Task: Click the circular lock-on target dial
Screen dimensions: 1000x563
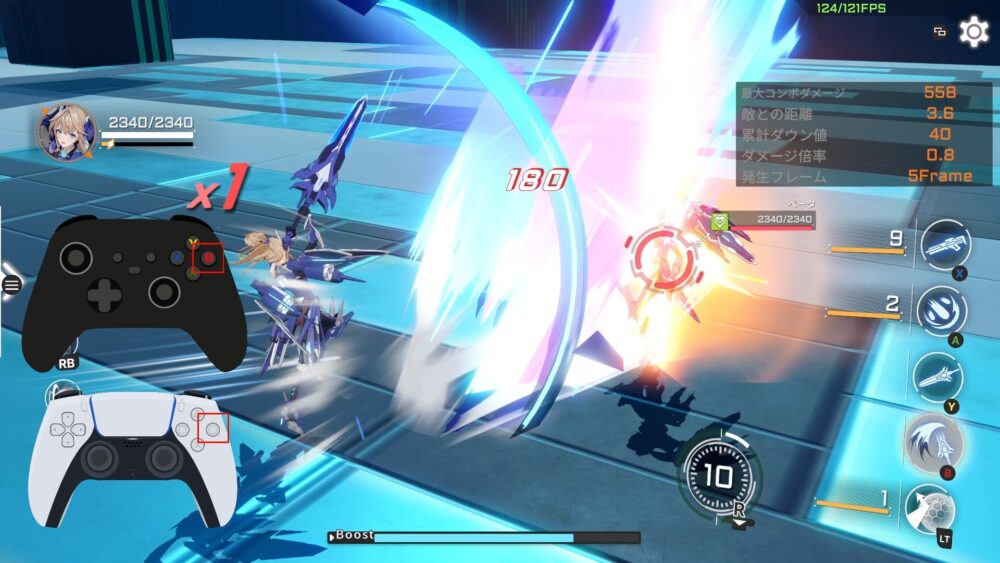Action: [718, 475]
